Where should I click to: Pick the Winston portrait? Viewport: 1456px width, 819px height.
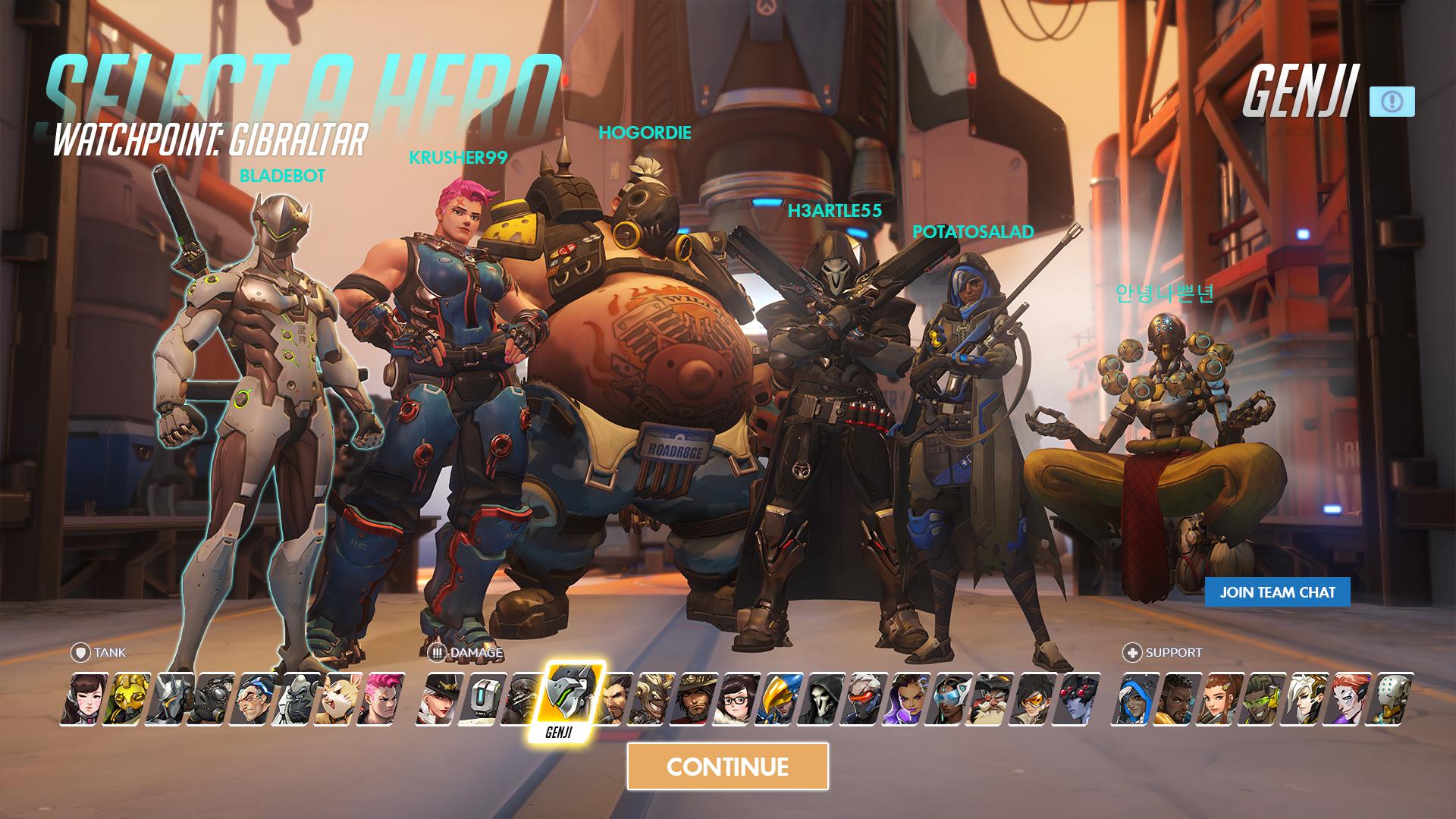295,698
